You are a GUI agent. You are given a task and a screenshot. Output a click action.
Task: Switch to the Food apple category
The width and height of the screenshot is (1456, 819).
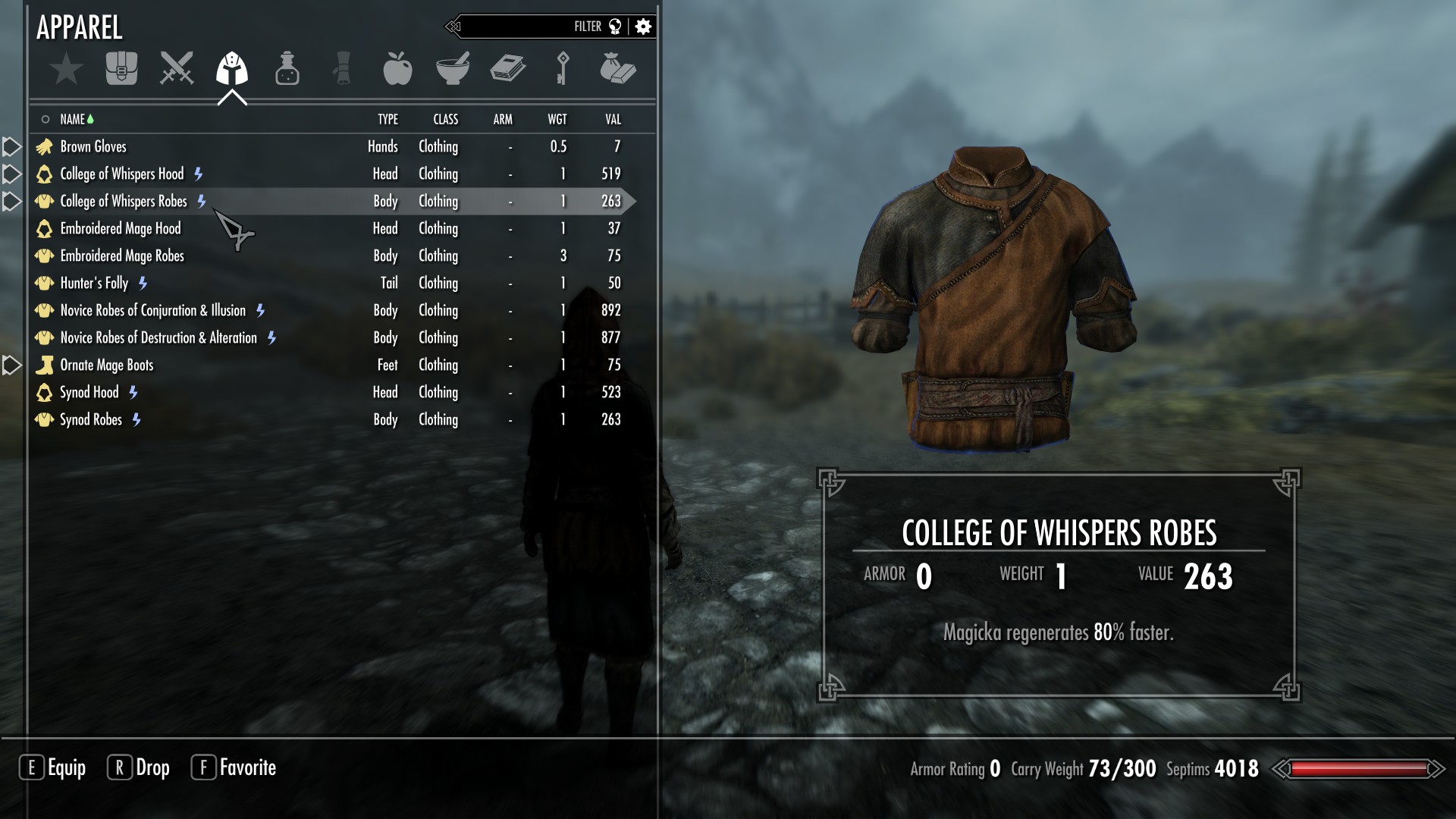click(397, 69)
